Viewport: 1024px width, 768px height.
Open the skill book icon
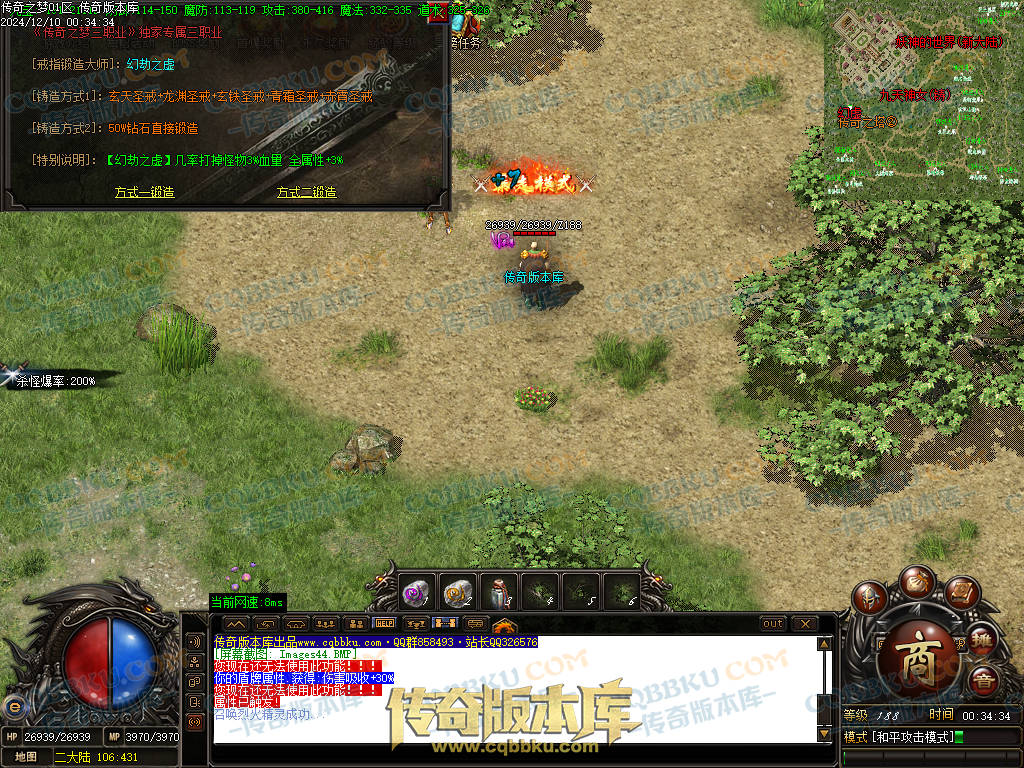(960, 592)
